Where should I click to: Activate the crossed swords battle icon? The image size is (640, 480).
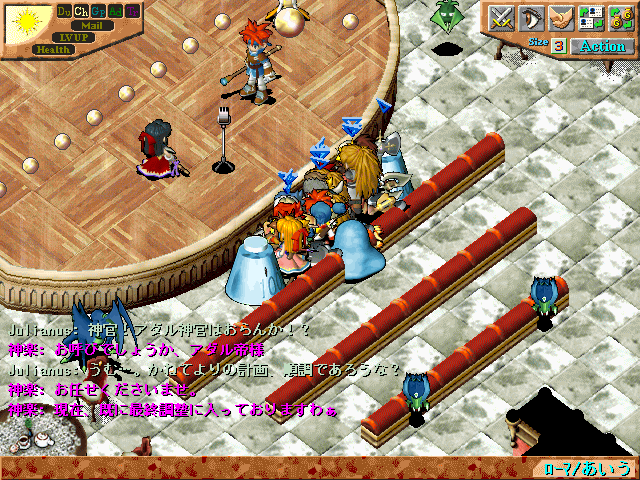(x=501, y=18)
